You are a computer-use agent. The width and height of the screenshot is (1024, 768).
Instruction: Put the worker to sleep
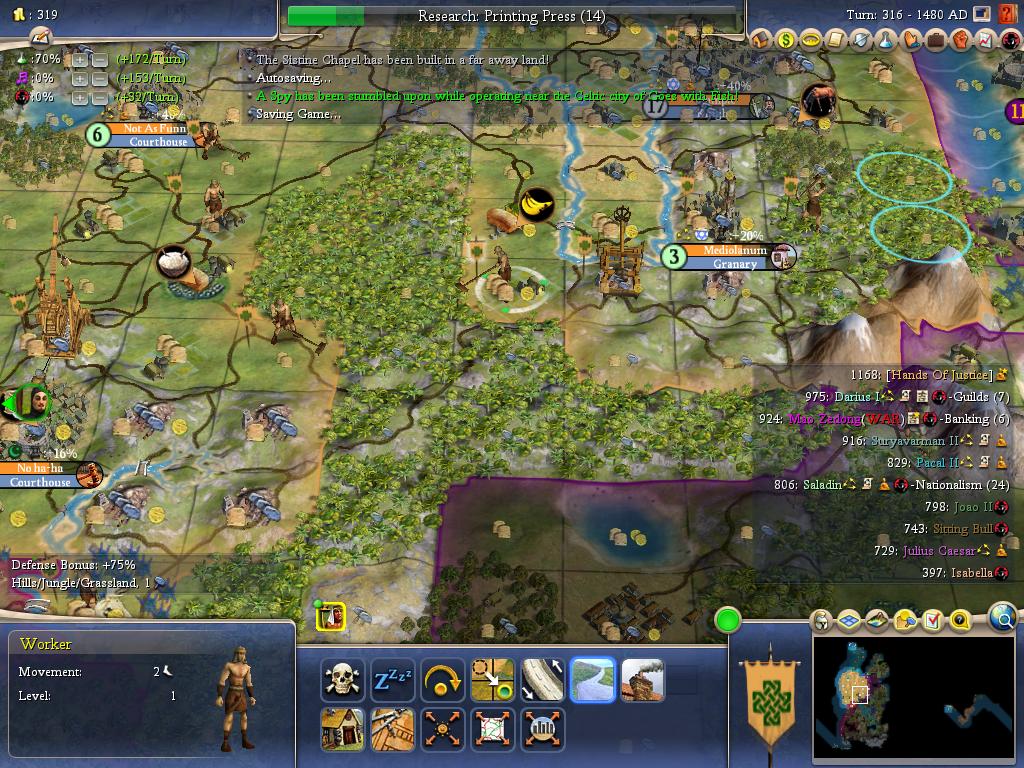point(393,680)
